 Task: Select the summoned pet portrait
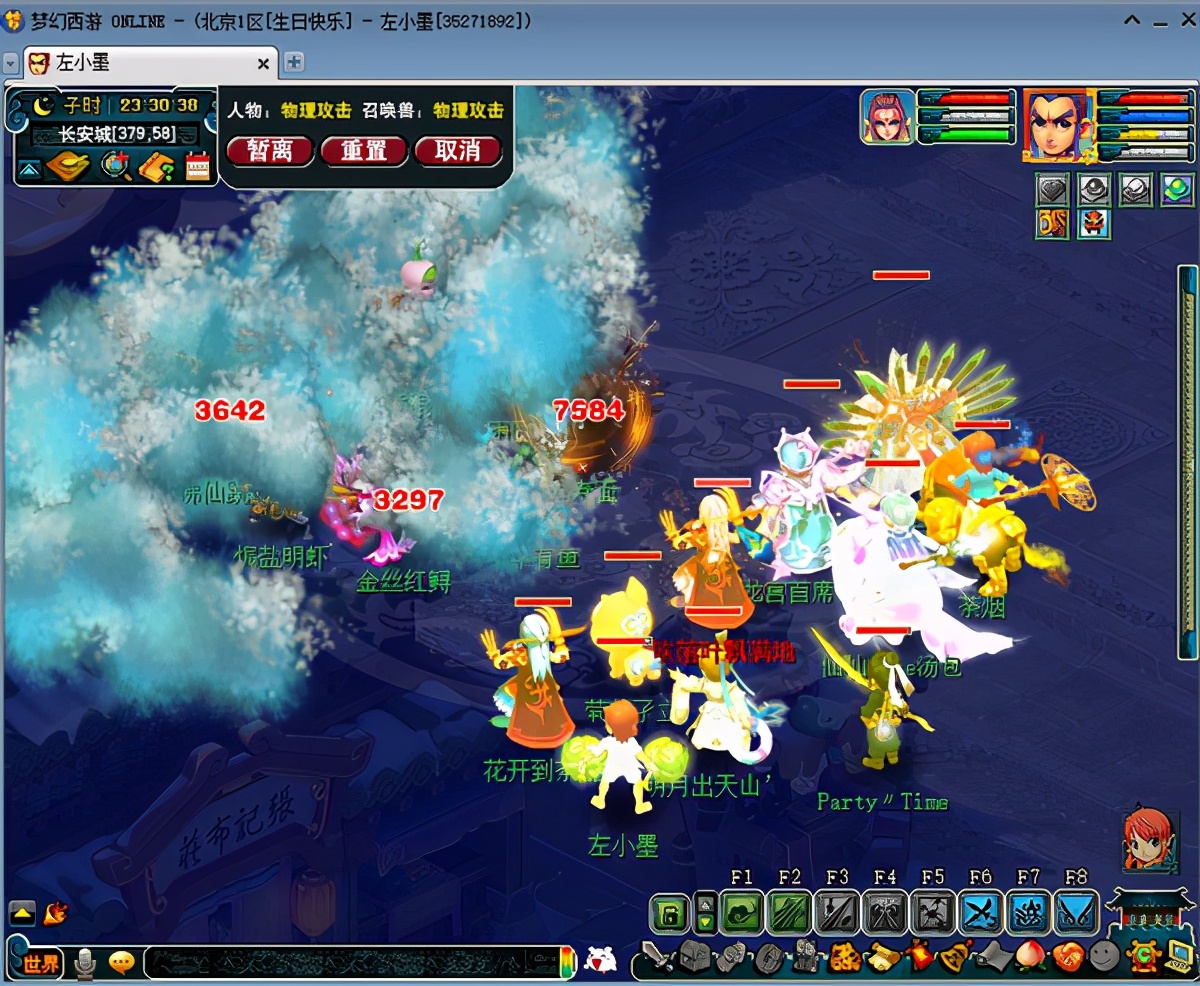click(887, 116)
